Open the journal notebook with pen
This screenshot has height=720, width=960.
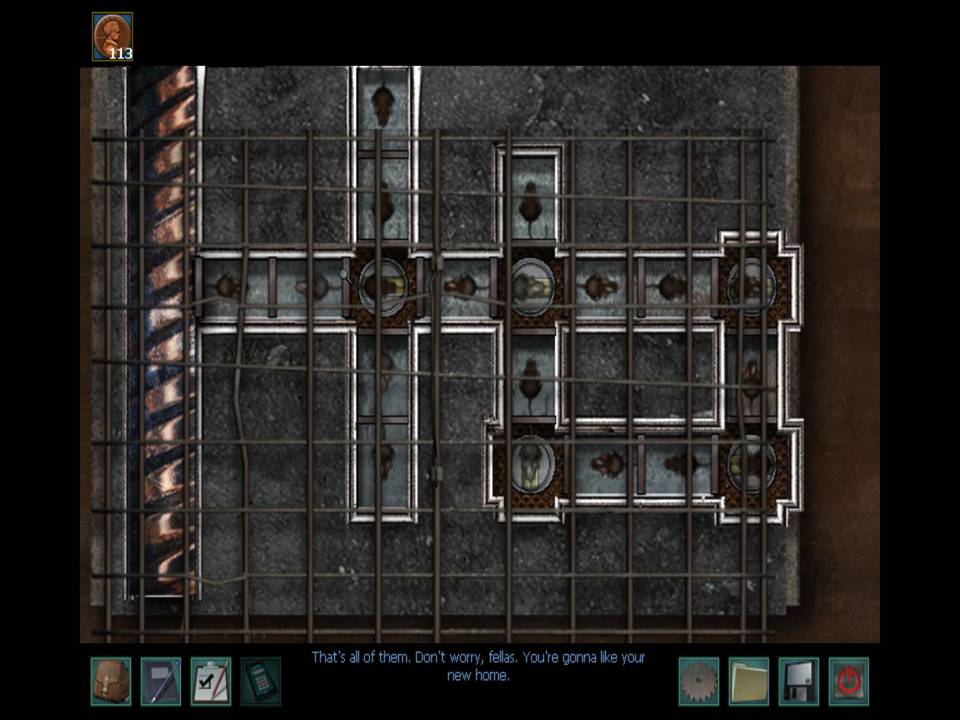160,681
